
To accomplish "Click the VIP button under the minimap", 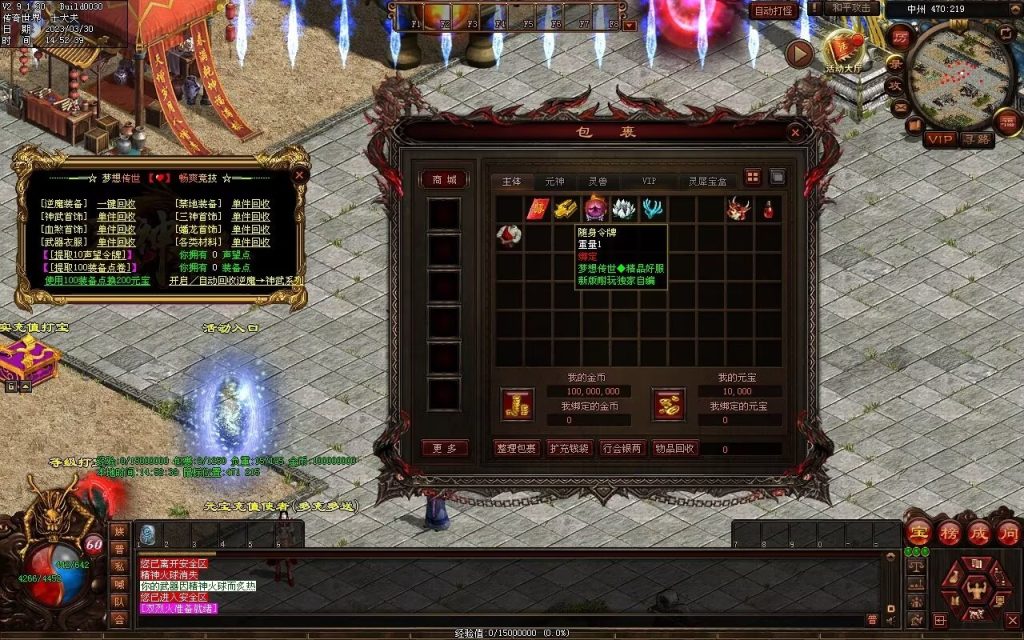I will (938, 139).
